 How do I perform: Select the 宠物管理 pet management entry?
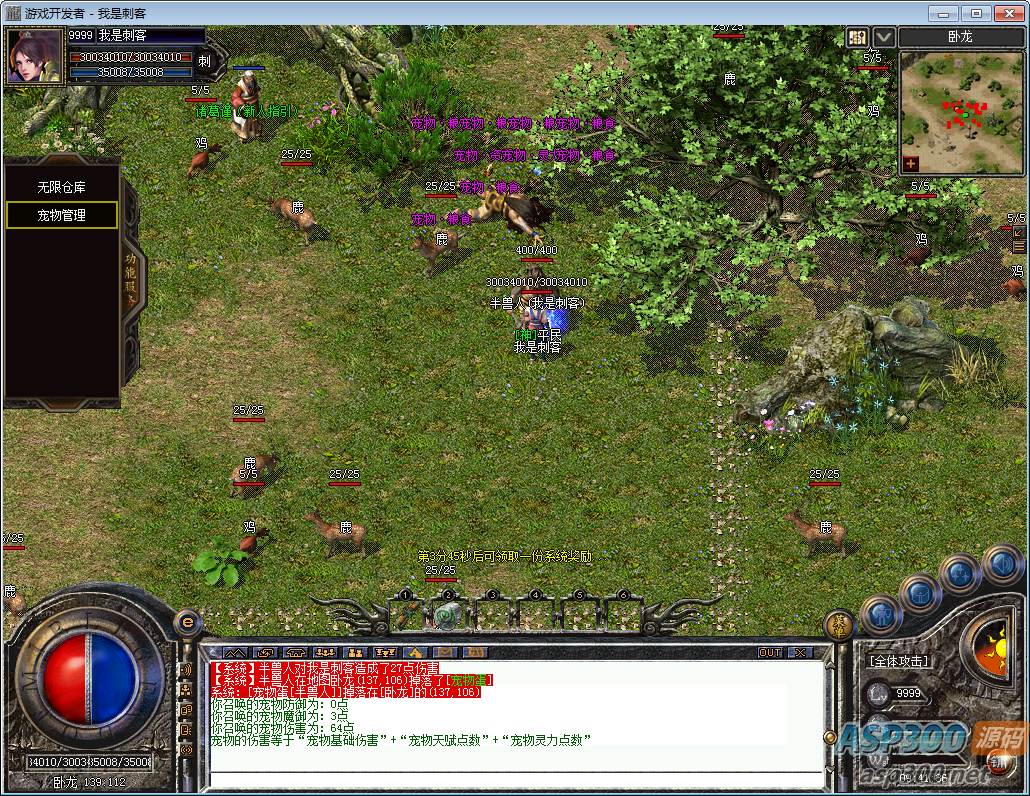click(62, 215)
